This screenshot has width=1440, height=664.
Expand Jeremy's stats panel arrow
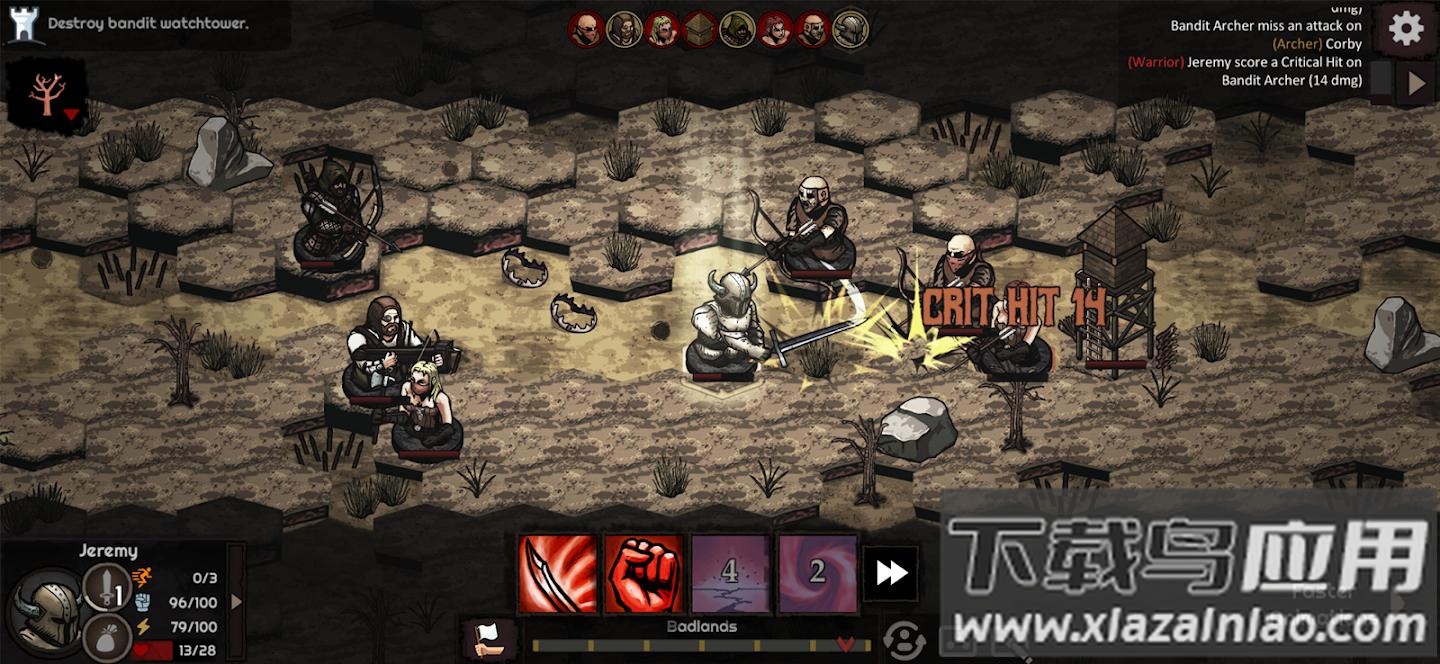tap(237, 601)
